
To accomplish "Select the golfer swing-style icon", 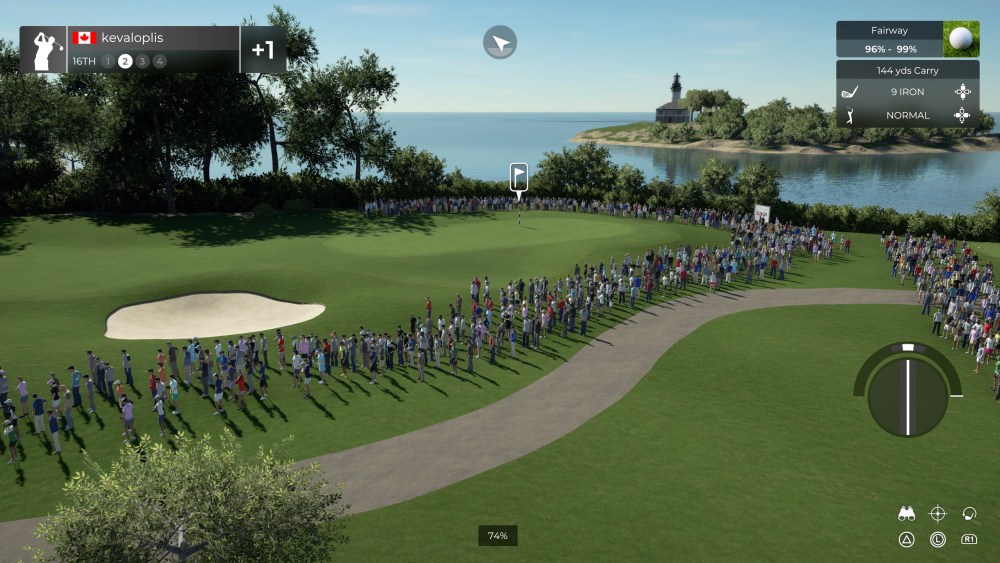I will tap(851, 115).
